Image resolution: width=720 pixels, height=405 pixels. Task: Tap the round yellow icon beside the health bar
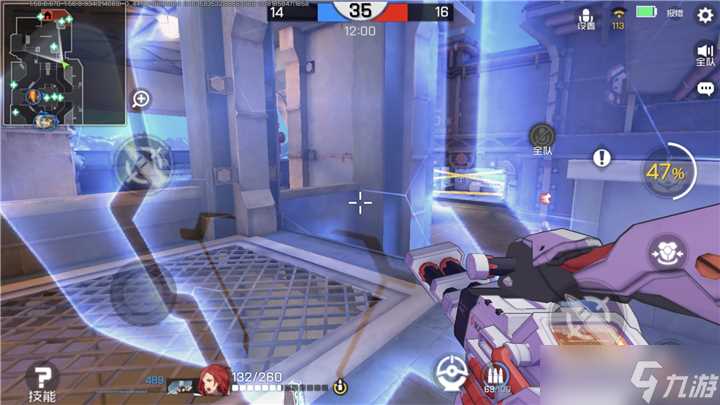[340, 386]
